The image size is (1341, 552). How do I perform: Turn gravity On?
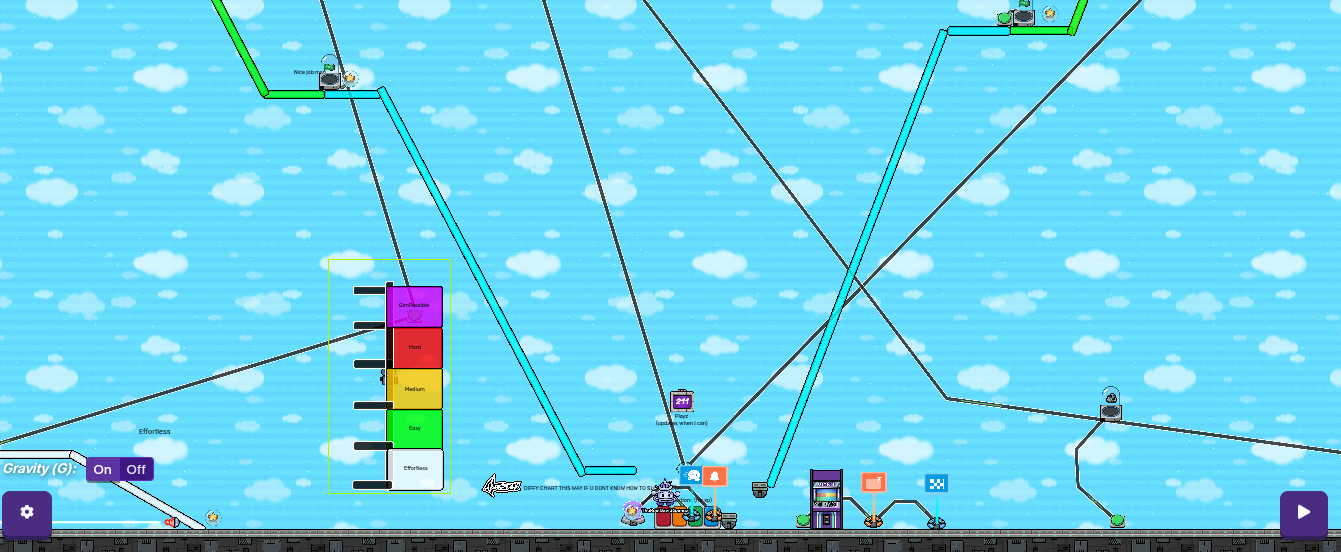[x=103, y=469]
